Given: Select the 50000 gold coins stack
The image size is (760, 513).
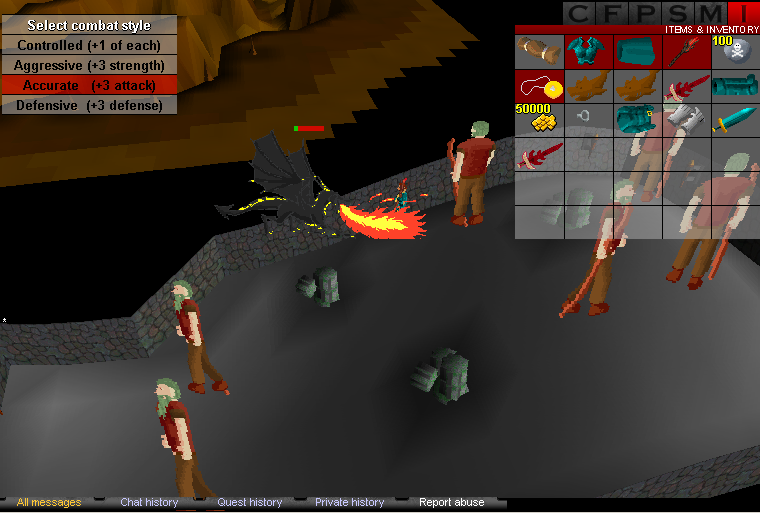Looking at the screenshot, I should point(539,121).
